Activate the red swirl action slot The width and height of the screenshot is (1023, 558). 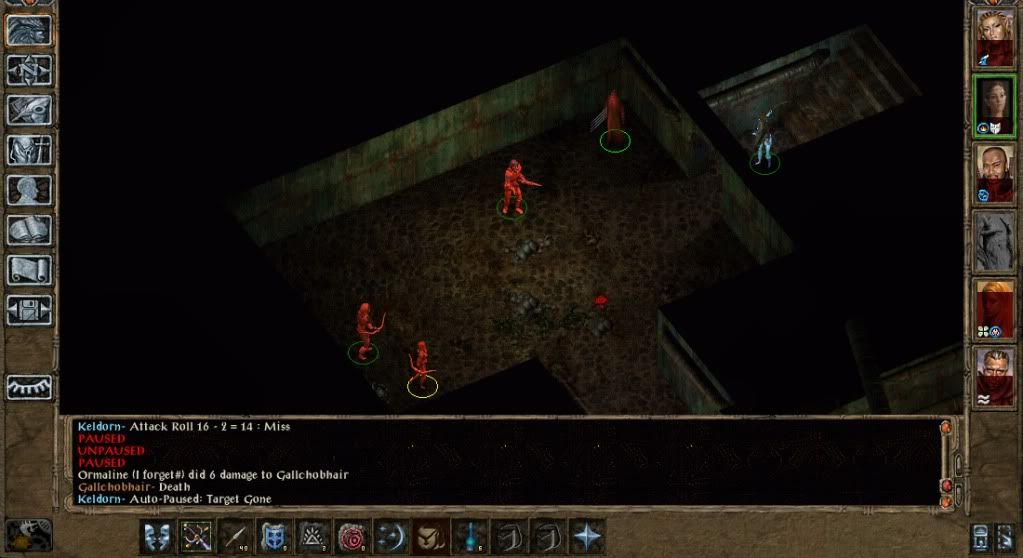coord(352,535)
